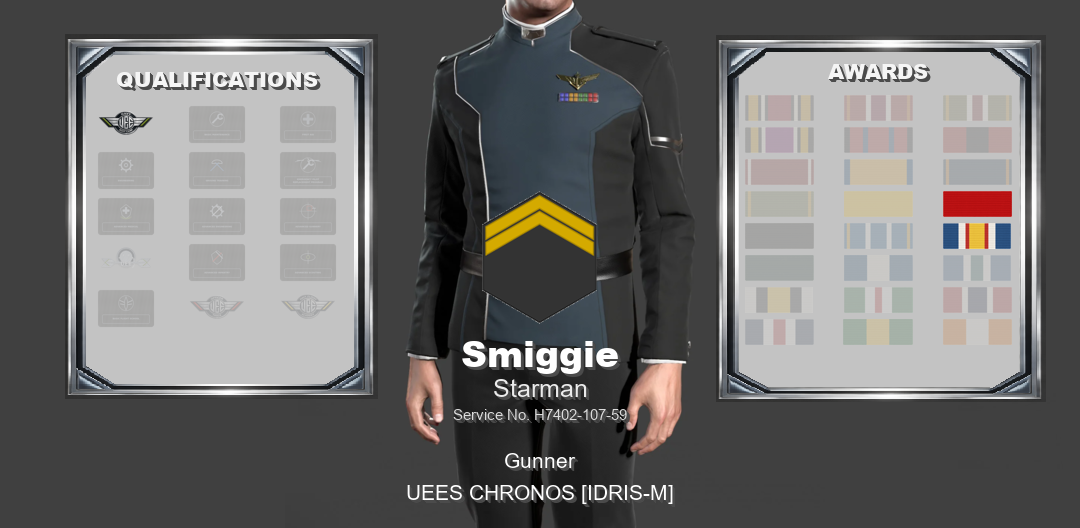Select the earned winged UEE qualification badge

tap(126, 123)
